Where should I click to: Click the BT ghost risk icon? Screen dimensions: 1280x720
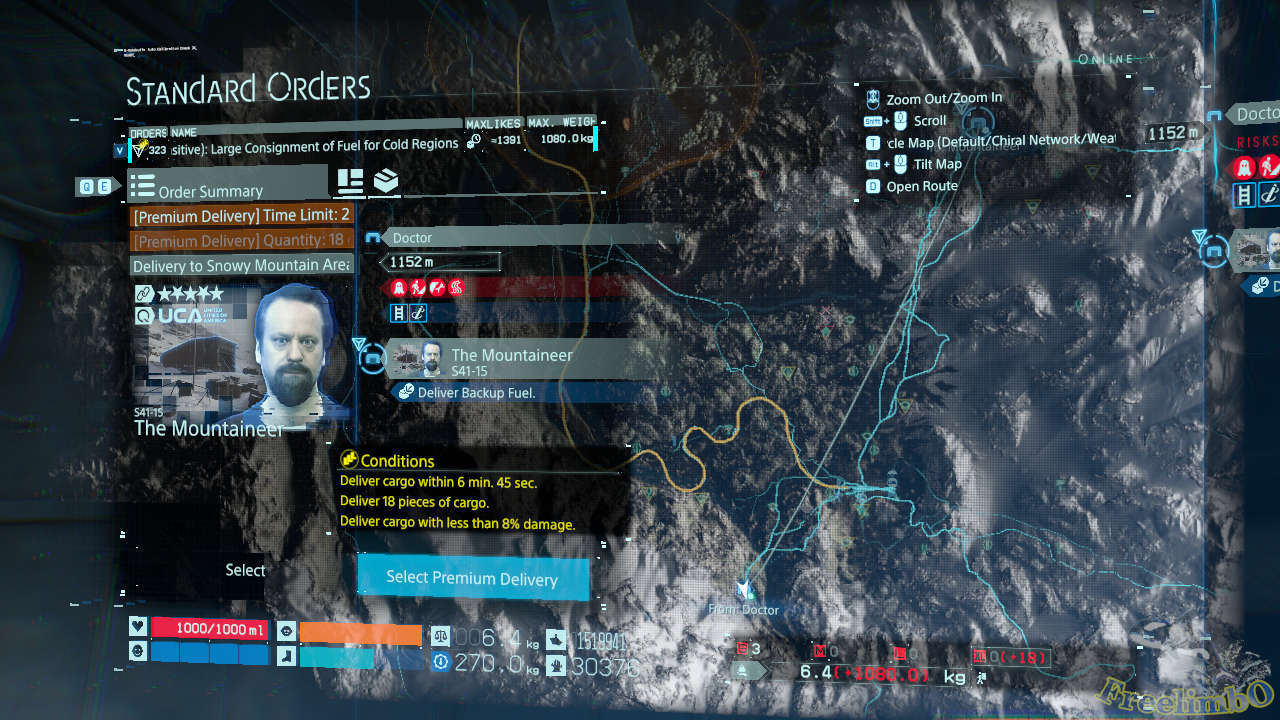(x=399, y=287)
